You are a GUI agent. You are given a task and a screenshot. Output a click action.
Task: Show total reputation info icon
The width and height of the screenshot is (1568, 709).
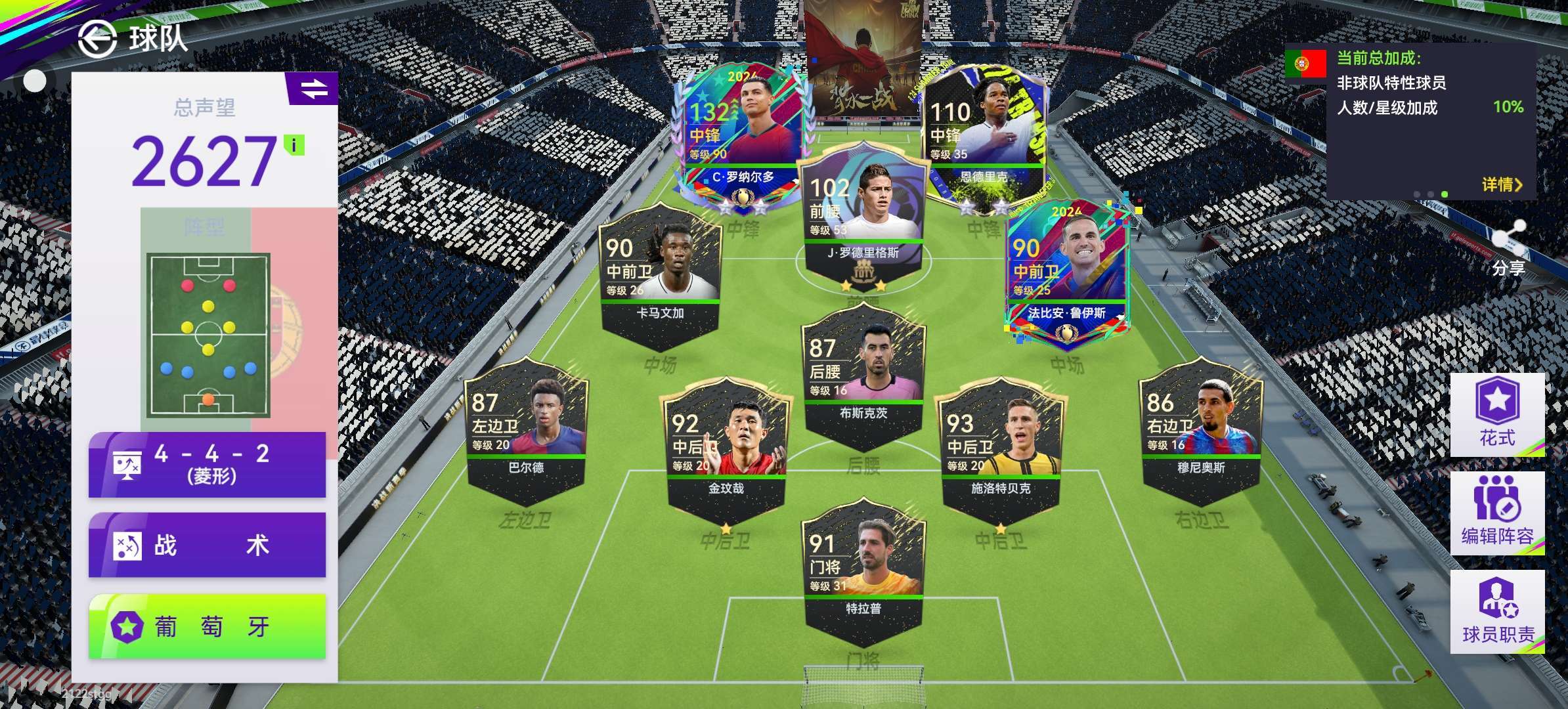tap(294, 145)
